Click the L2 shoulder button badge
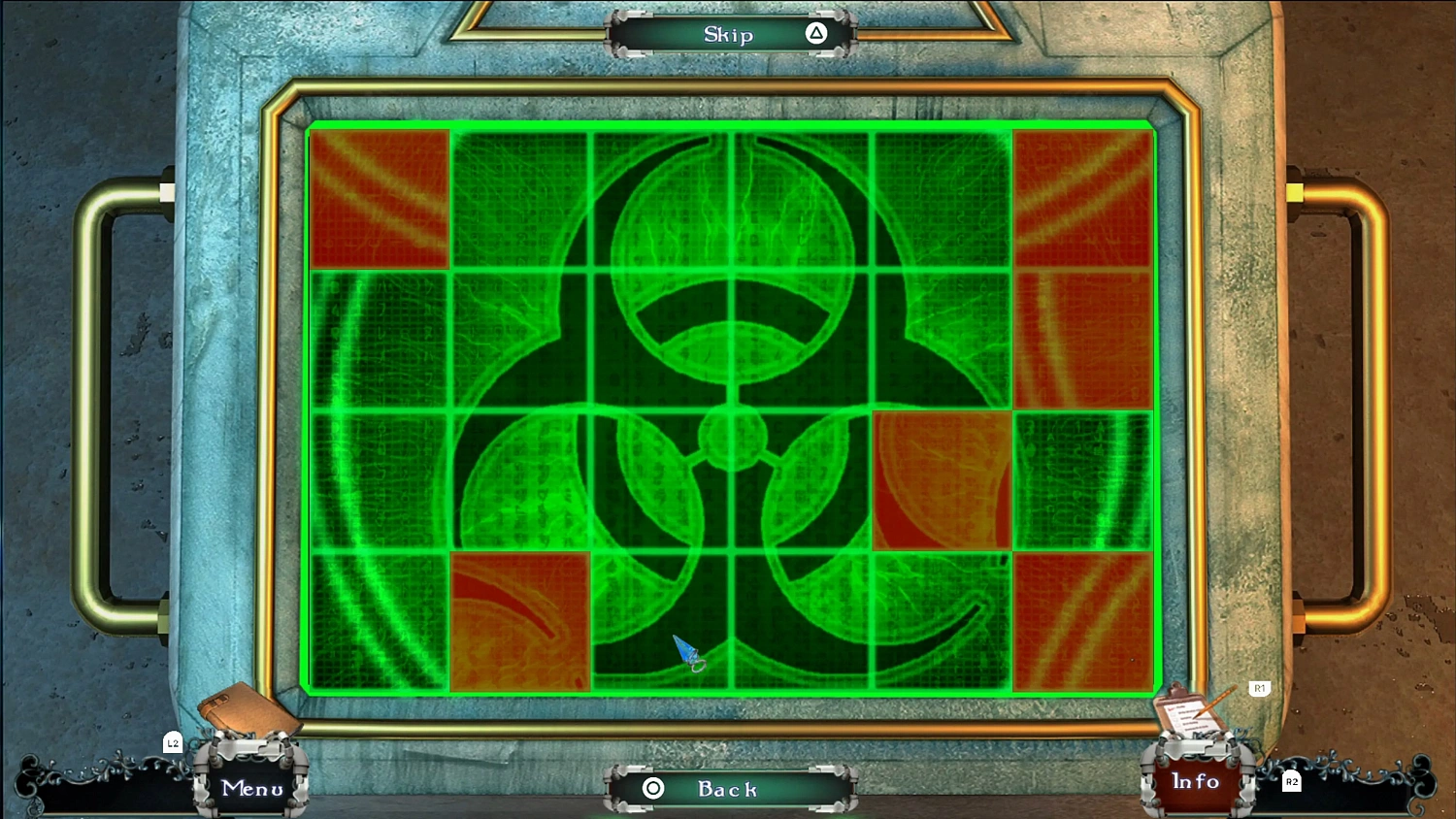1456x819 pixels. [173, 742]
